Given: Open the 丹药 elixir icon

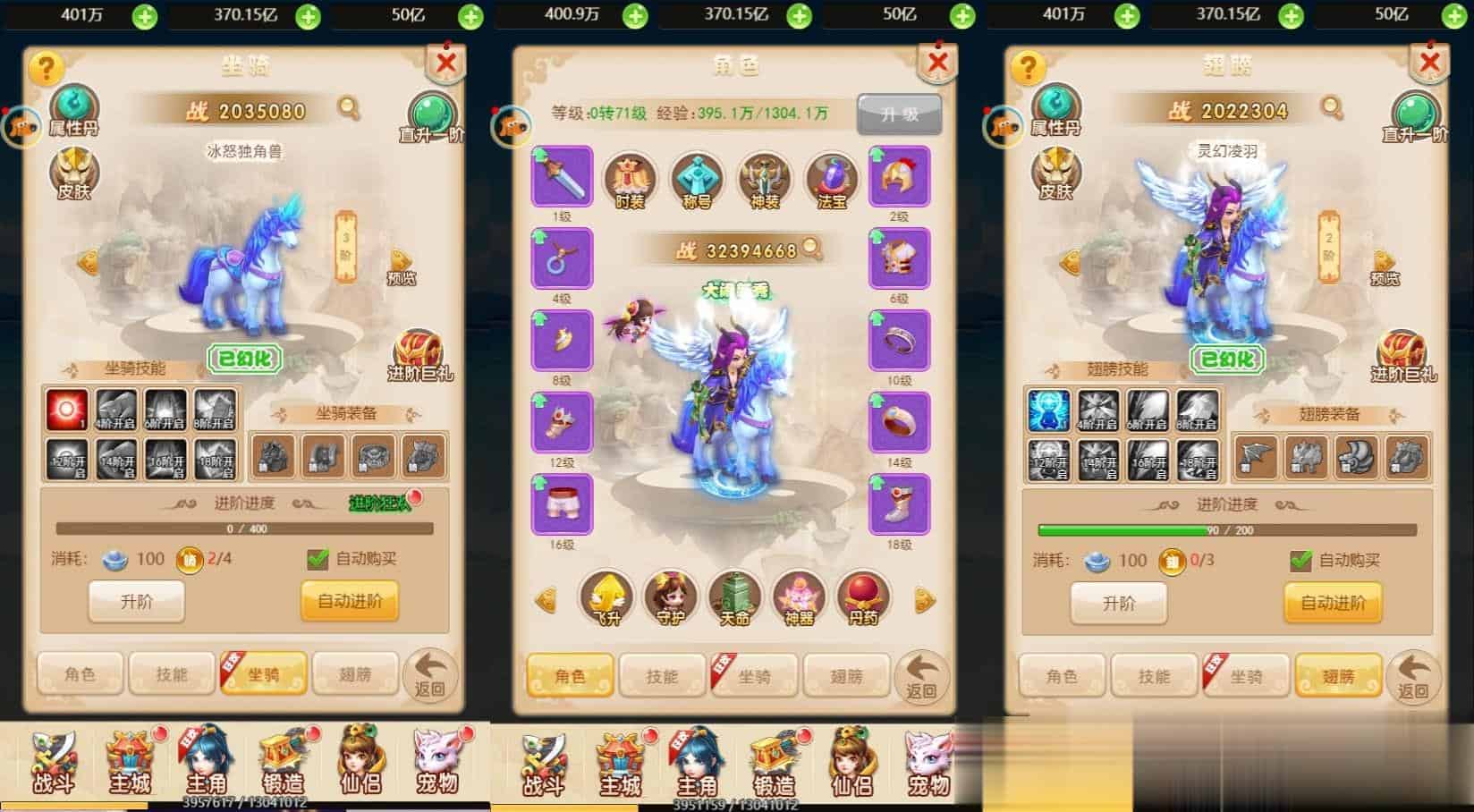Looking at the screenshot, I should pos(863,597).
